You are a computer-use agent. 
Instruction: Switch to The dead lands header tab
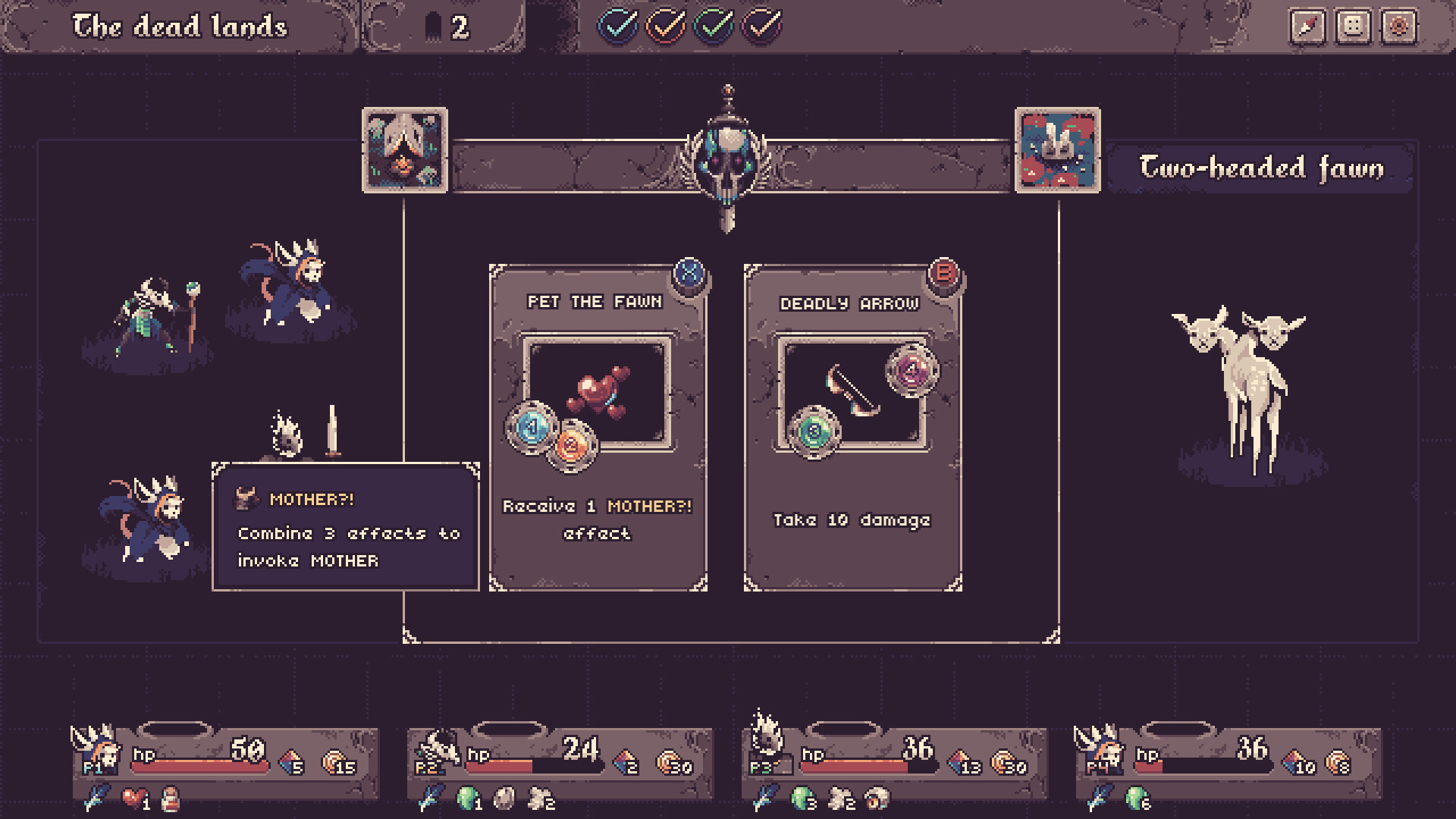click(180, 25)
